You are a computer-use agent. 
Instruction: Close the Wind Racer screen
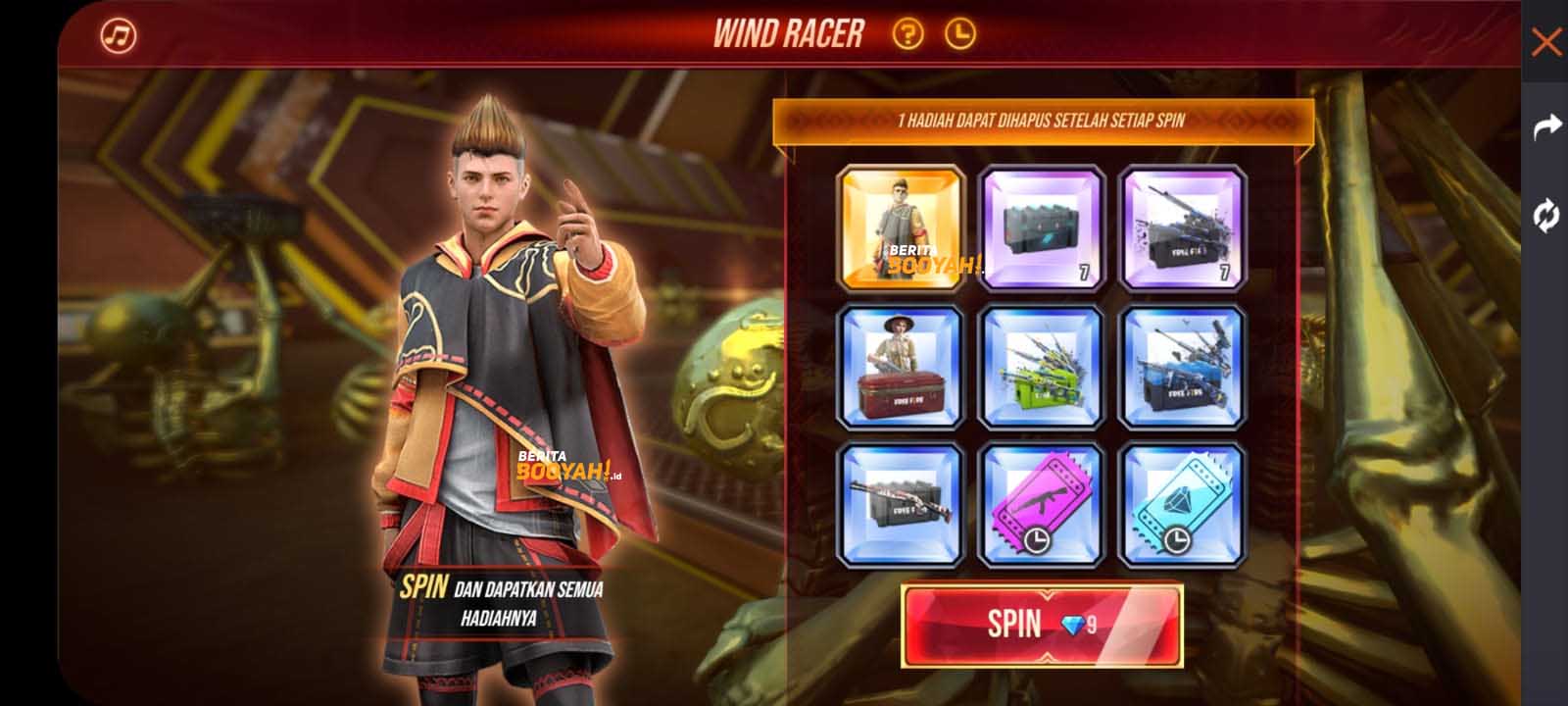pyautogui.click(x=1545, y=42)
